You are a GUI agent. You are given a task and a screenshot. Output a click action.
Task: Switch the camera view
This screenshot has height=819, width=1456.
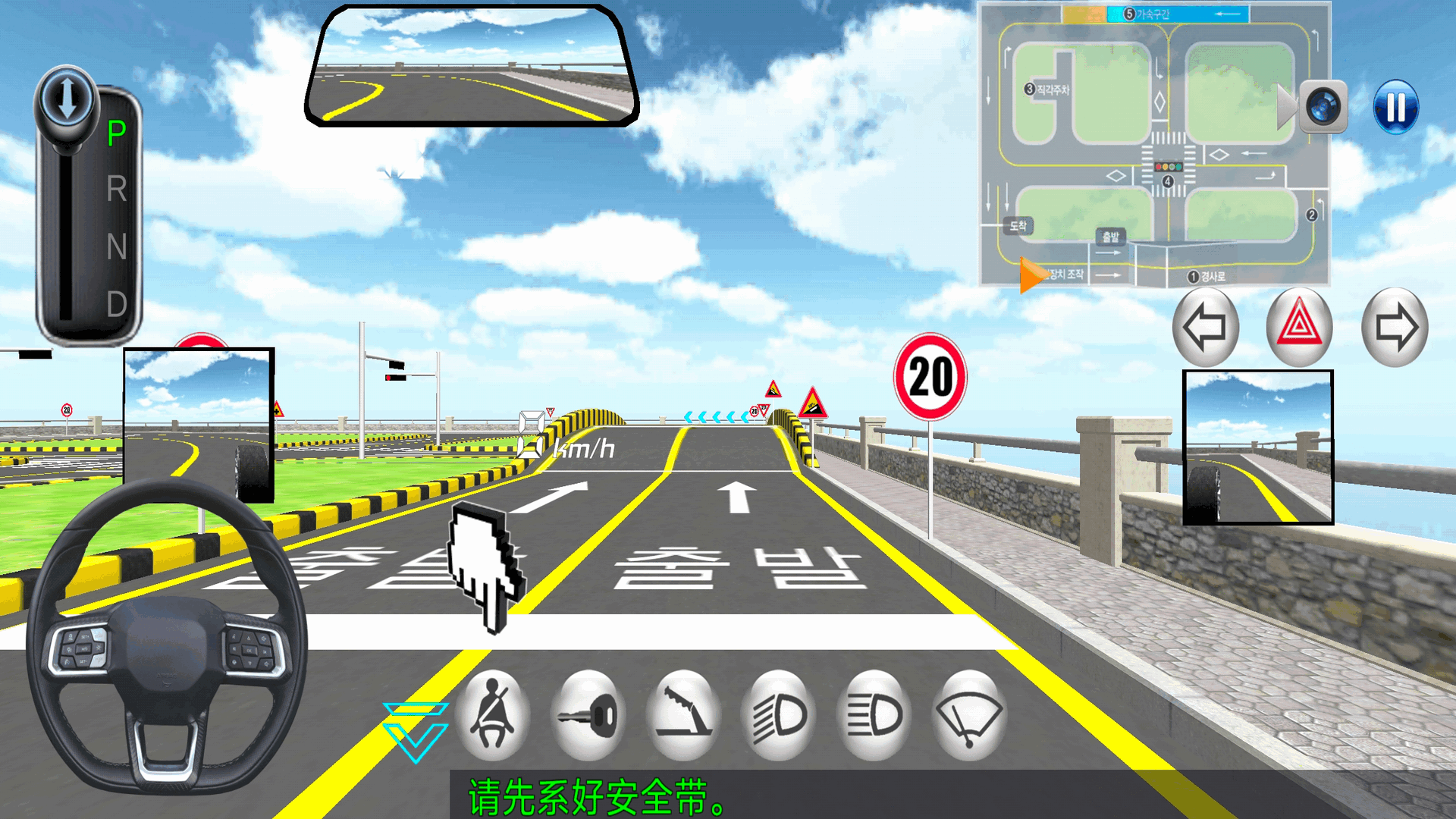[1324, 107]
